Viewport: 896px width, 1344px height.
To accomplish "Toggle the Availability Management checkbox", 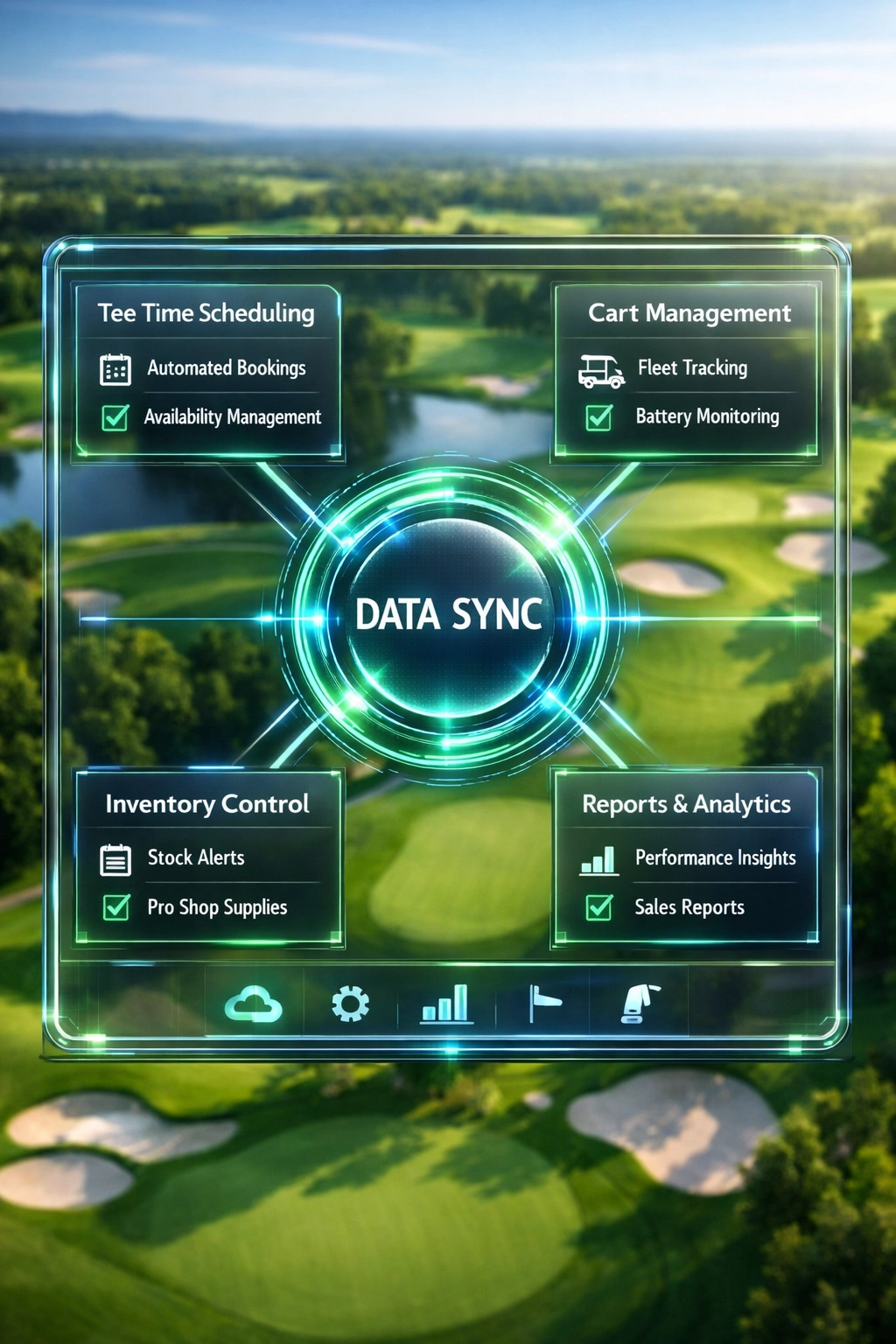I will 115,417.
